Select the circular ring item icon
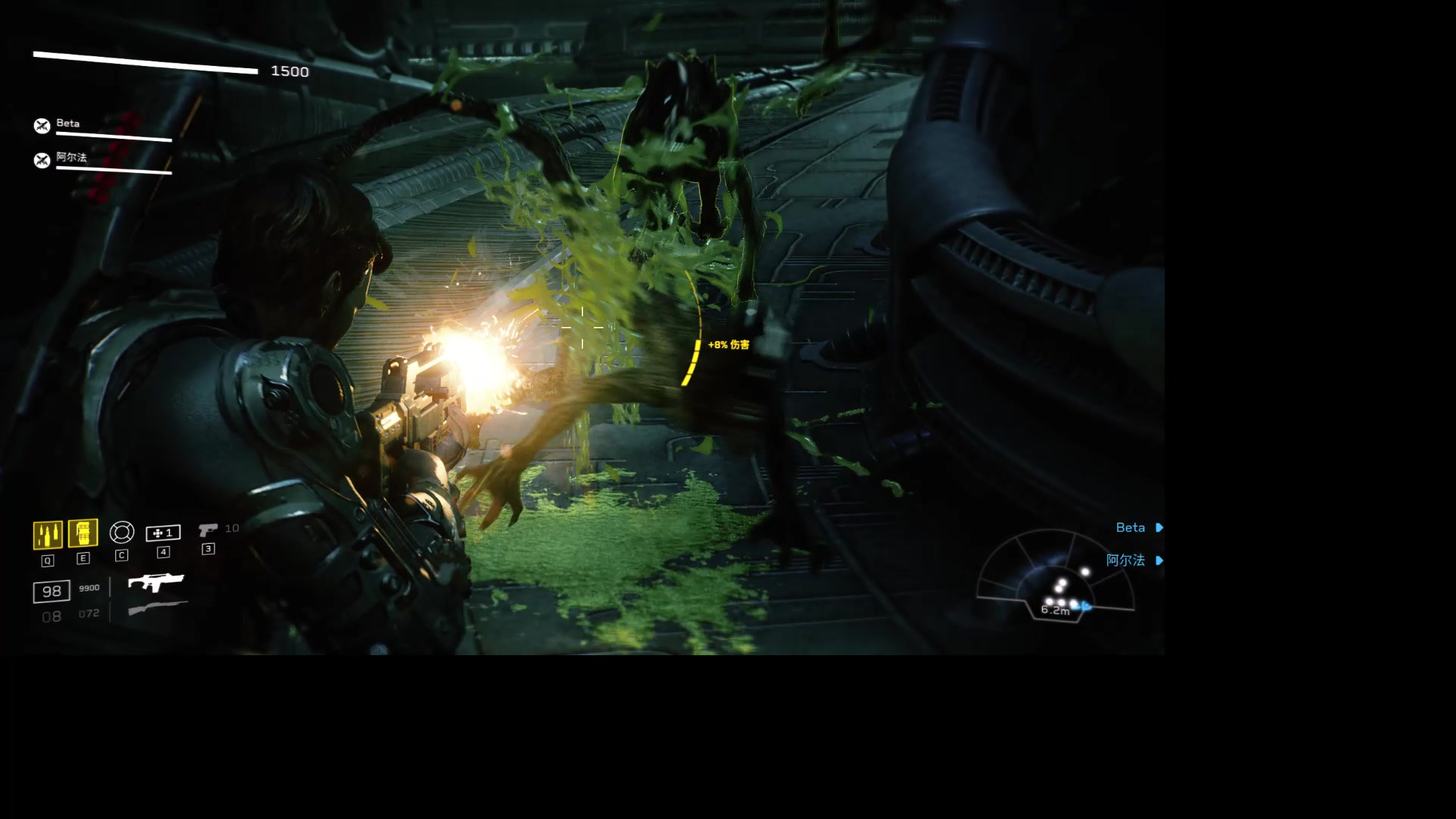 pos(121,532)
